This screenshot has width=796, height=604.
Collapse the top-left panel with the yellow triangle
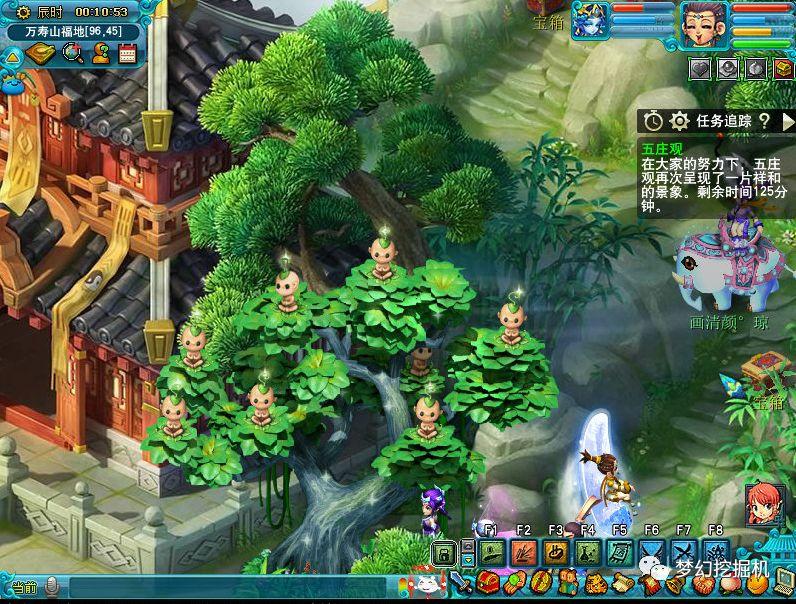pyautogui.click(x=13, y=56)
